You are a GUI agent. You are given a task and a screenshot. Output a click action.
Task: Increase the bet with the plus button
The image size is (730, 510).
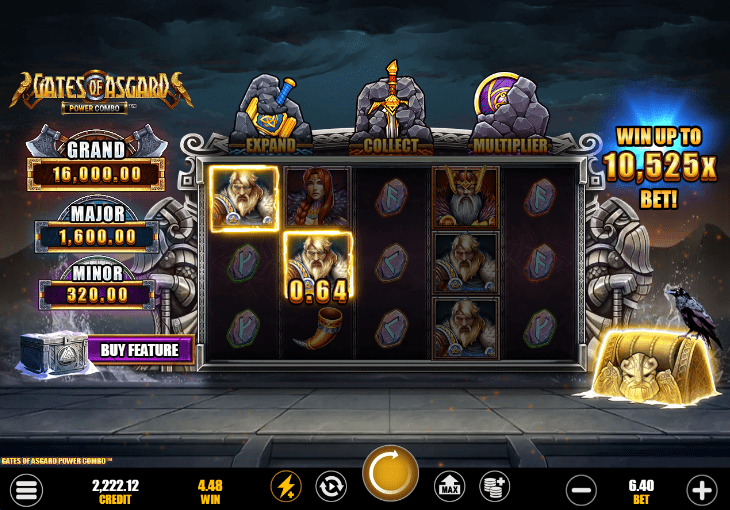tap(702, 489)
